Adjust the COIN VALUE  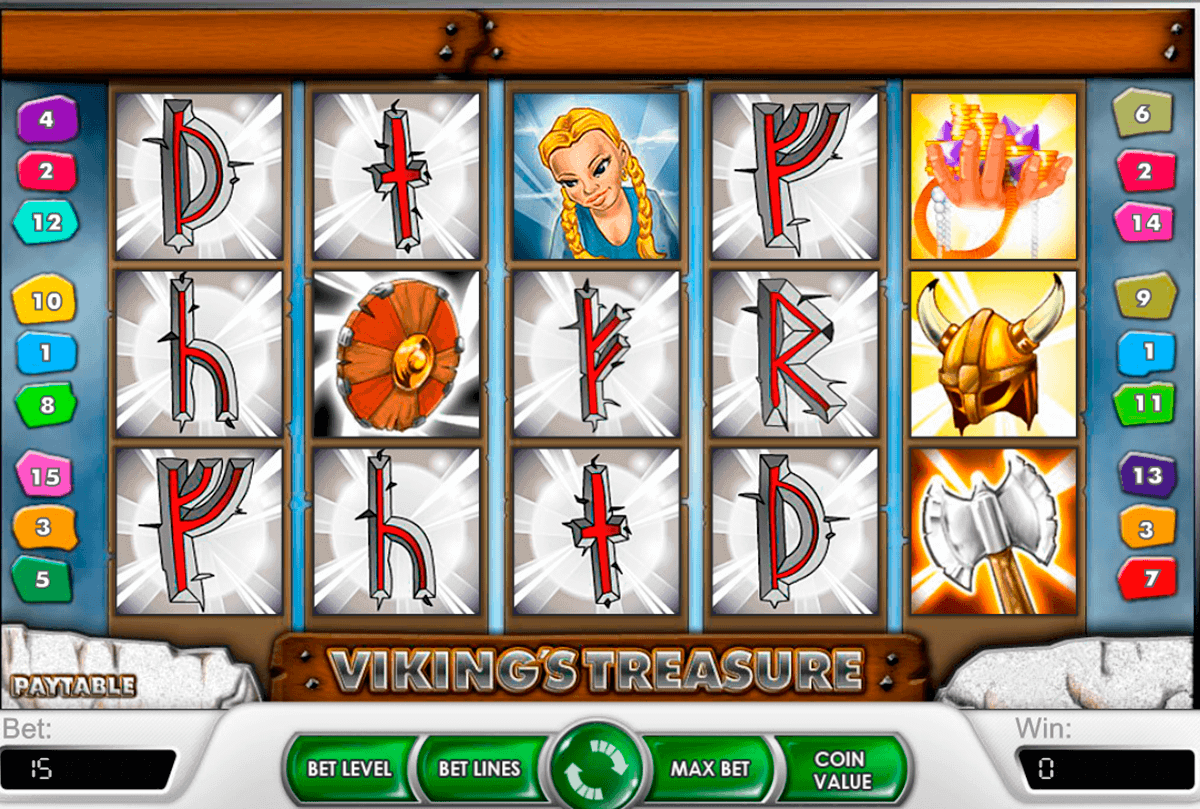coord(843,769)
